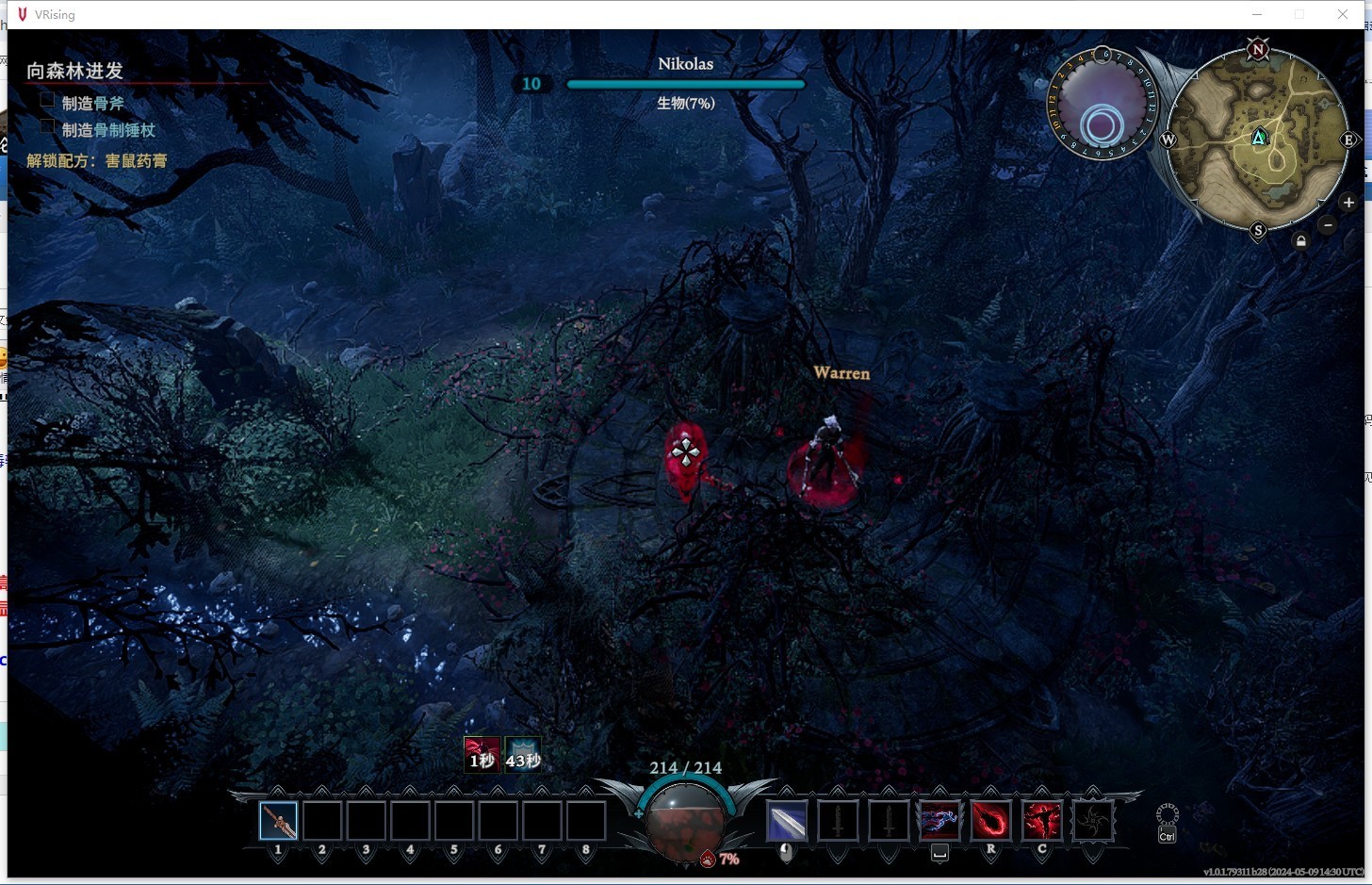Screen dimensions: 1372x885
Task: Activate the blue lightning dash ability
Action: 939,821
